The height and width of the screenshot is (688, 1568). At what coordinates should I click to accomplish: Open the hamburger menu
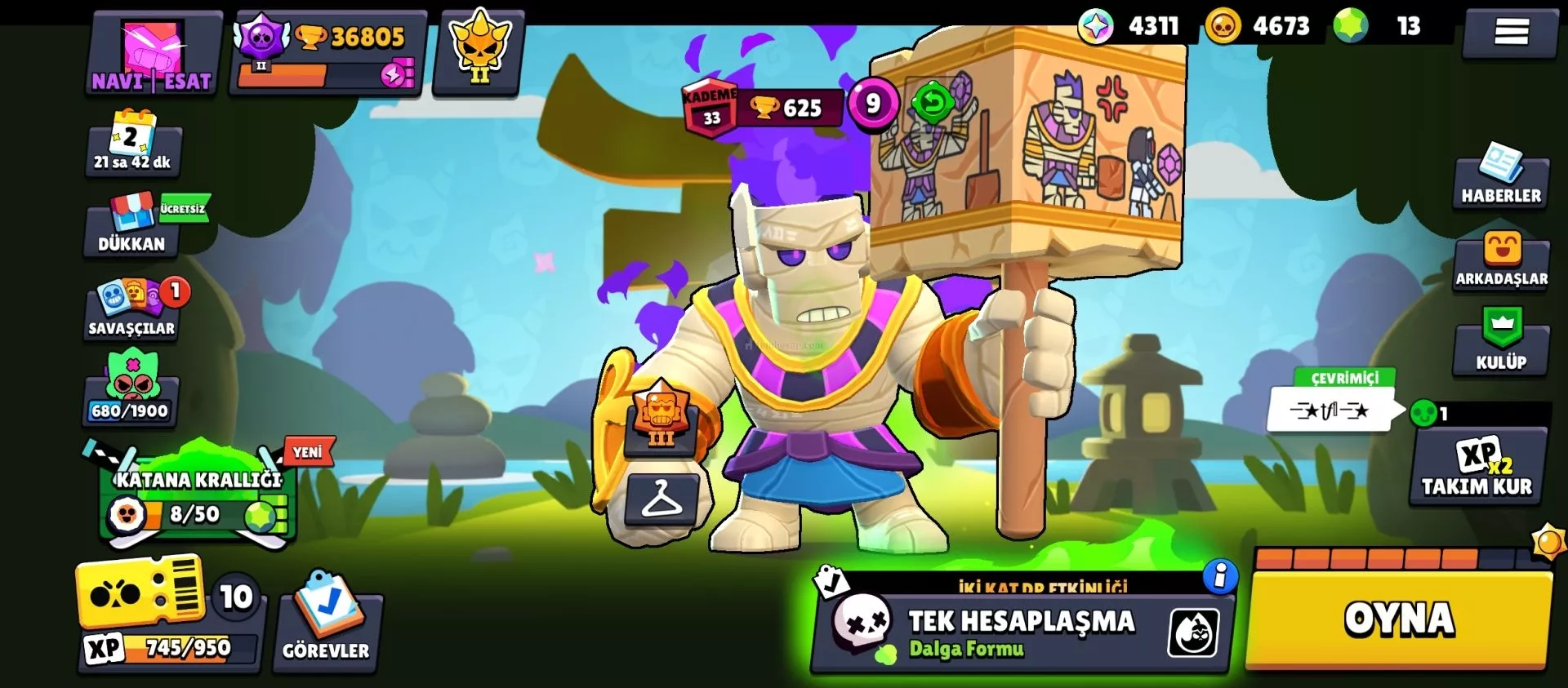1510,33
